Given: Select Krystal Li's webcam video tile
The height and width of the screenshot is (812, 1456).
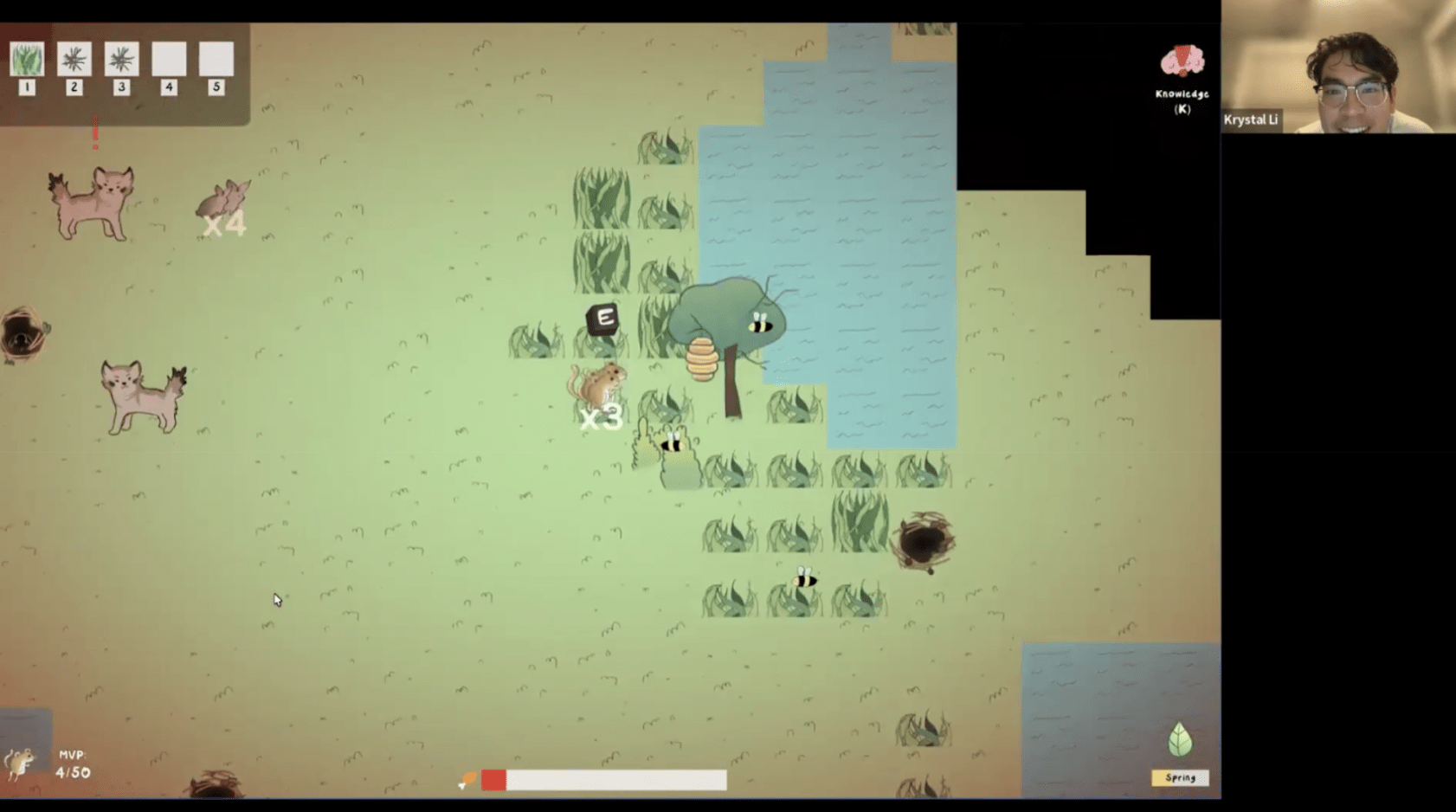Looking at the screenshot, I should (1338, 68).
